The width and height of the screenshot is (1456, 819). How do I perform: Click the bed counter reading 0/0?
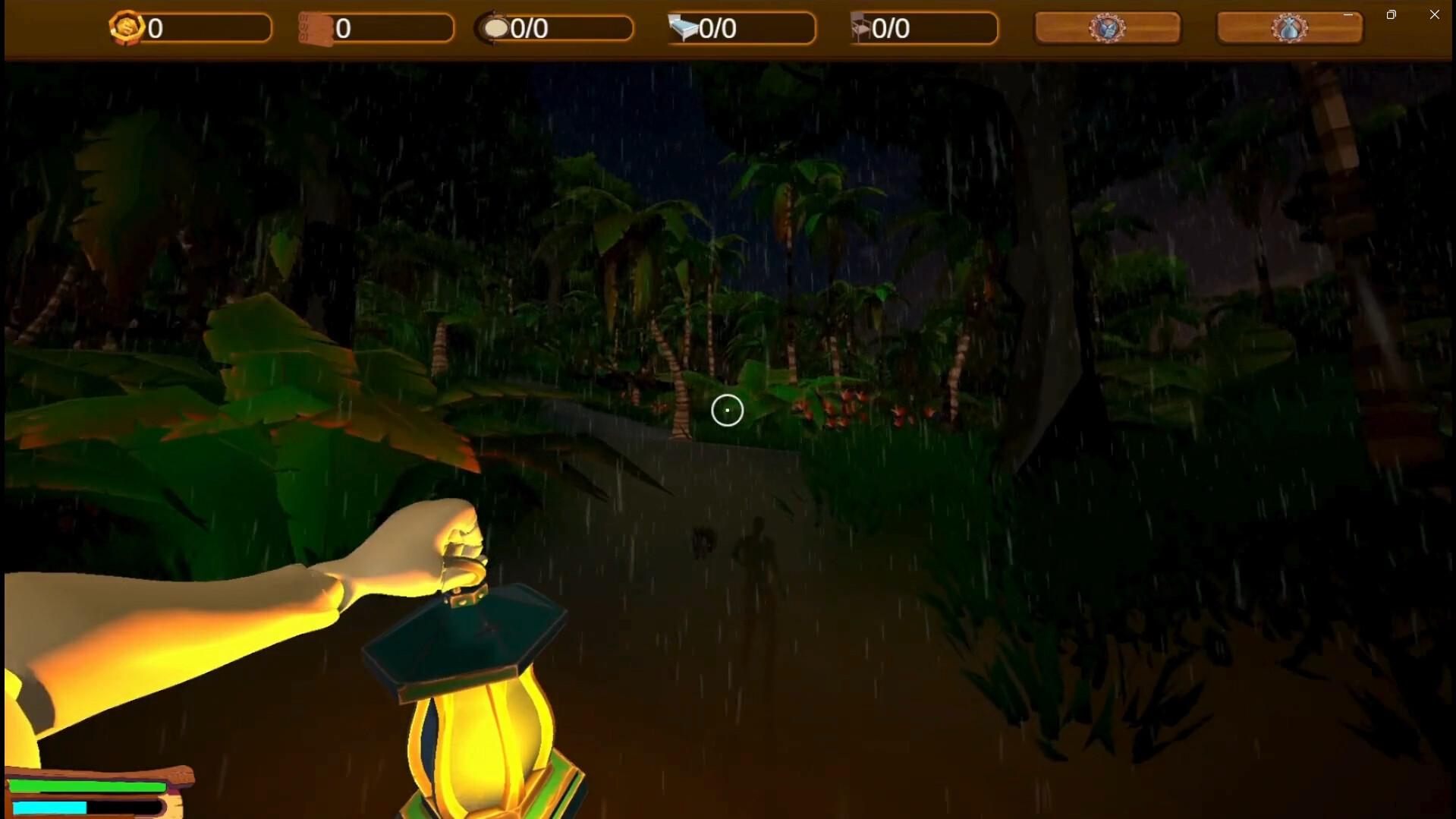tap(717, 29)
